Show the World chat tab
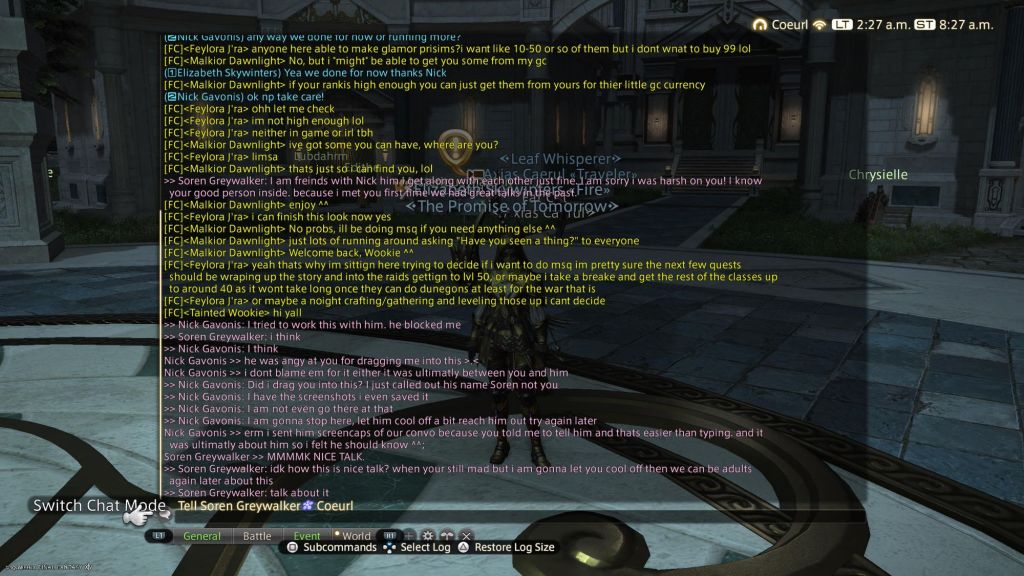Viewport: 1024px width, 576px height. pyautogui.click(x=355, y=536)
